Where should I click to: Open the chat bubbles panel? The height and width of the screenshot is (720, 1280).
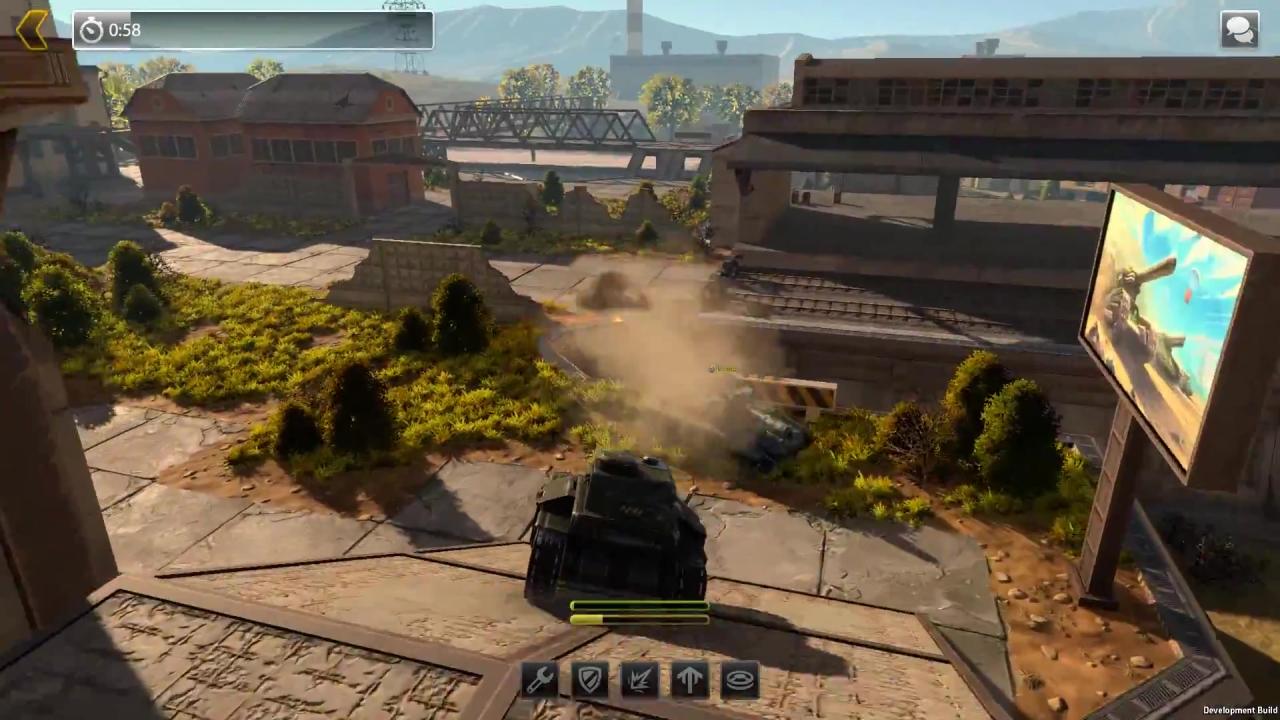(1239, 30)
